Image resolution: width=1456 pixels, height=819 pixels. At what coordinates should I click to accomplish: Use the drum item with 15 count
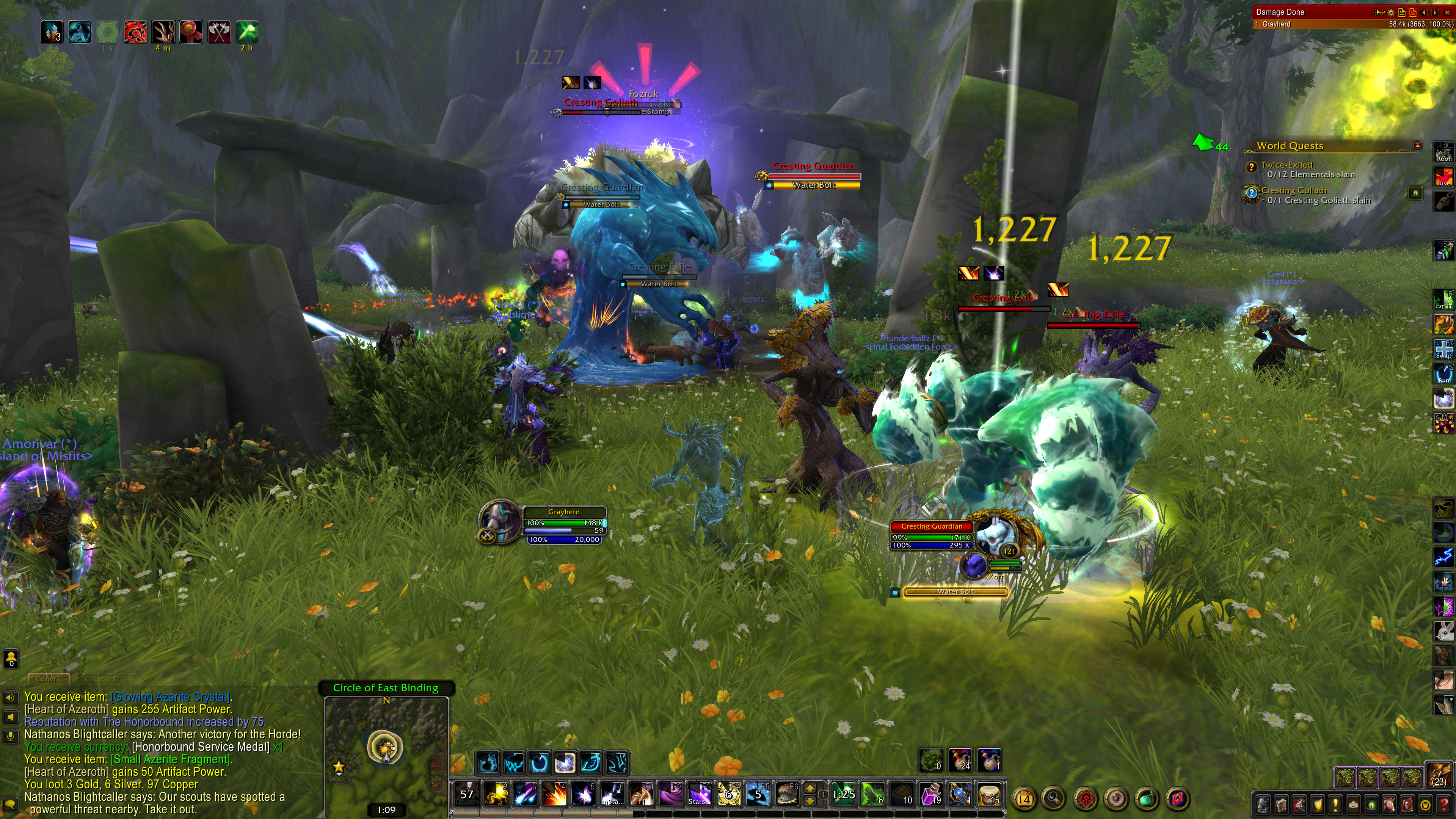tap(989, 795)
